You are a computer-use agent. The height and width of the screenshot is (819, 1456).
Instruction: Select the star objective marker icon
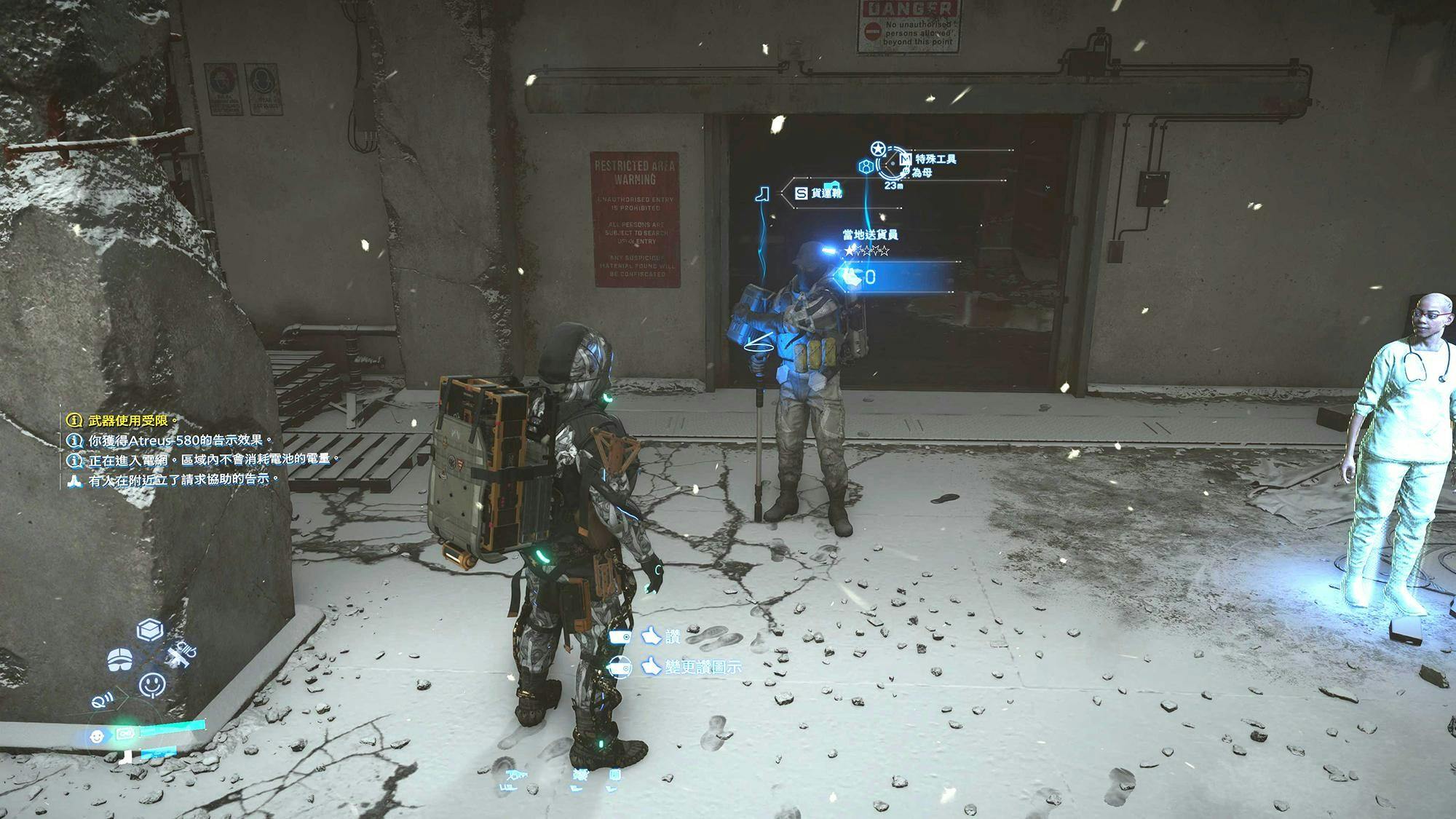878,149
